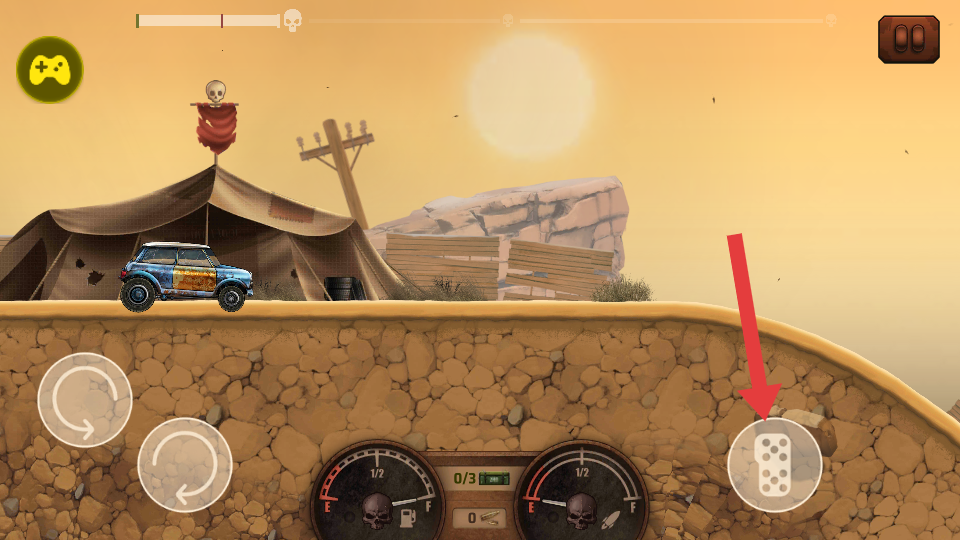The height and width of the screenshot is (540, 960).
Task: Pause the game with the top-right button
Action: click(908, 39)
